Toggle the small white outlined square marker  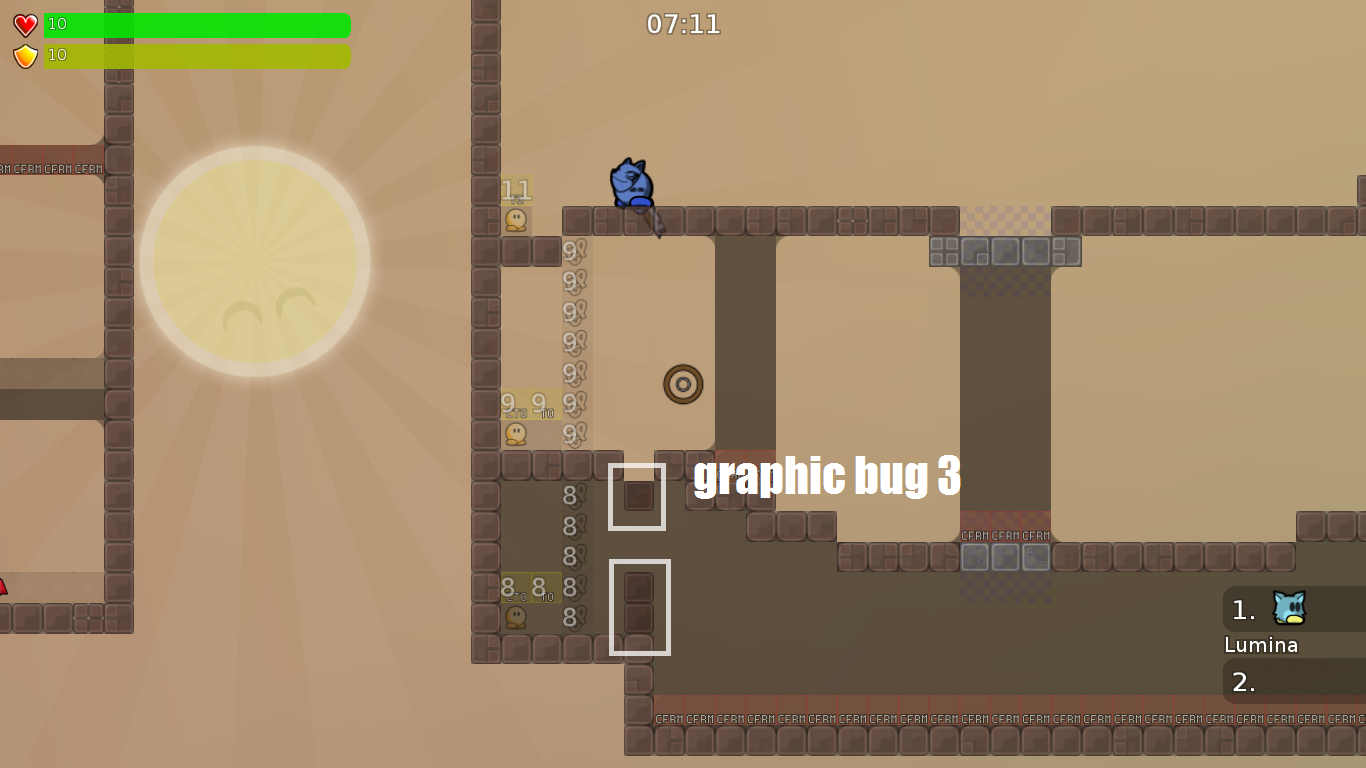638,496
